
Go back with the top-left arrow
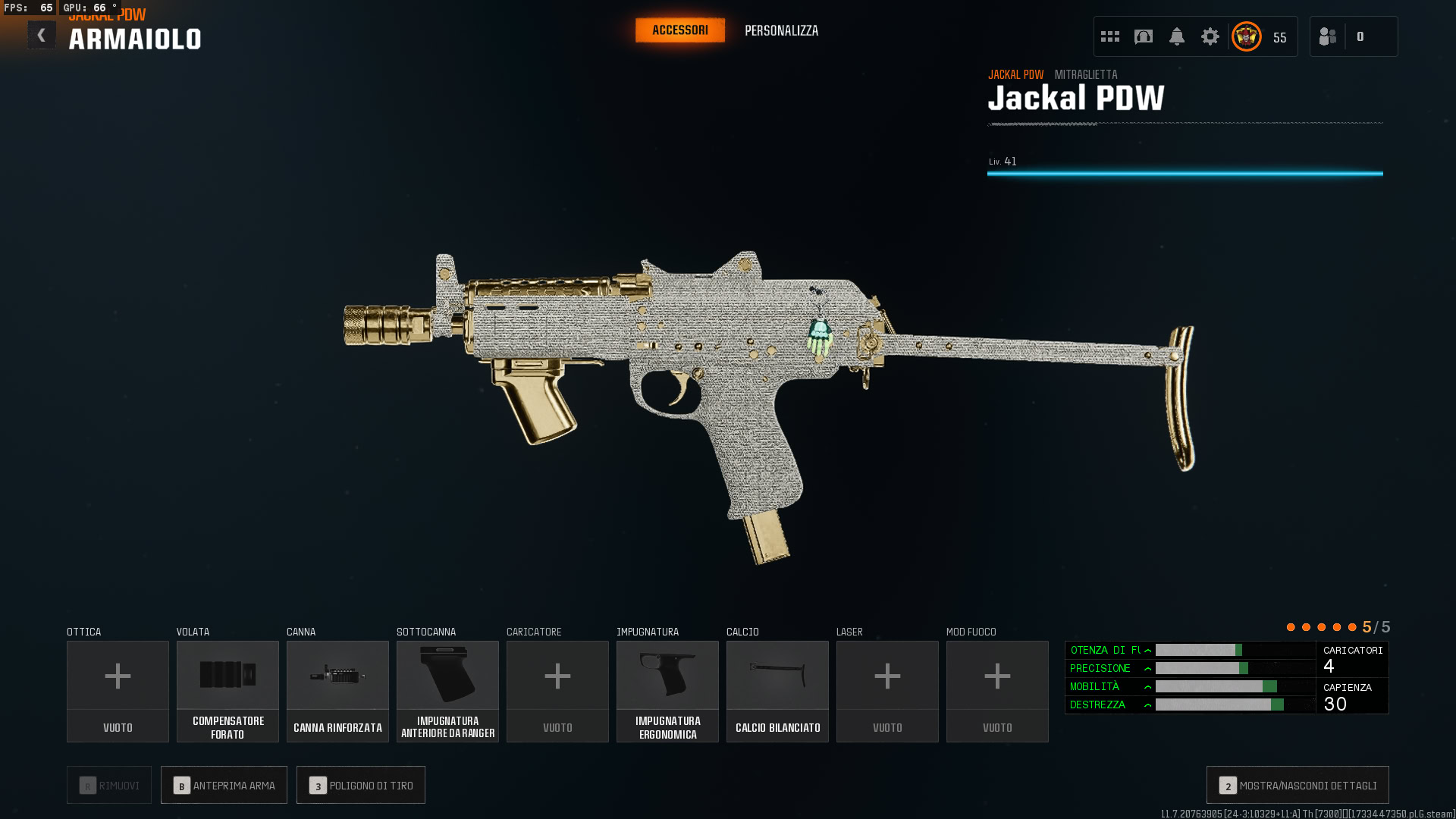42,35
